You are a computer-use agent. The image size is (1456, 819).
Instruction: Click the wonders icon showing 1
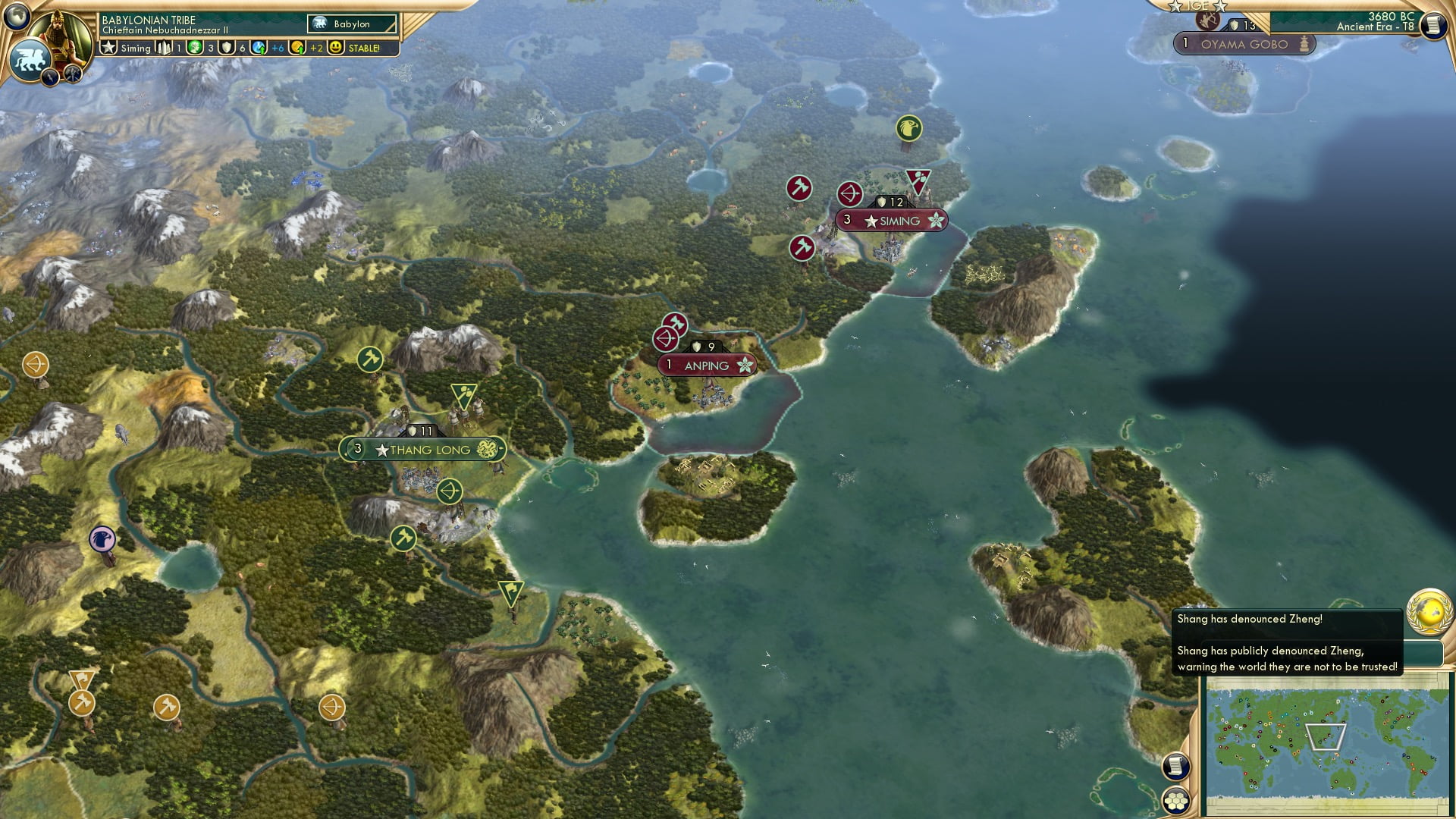tap(165, 48)
